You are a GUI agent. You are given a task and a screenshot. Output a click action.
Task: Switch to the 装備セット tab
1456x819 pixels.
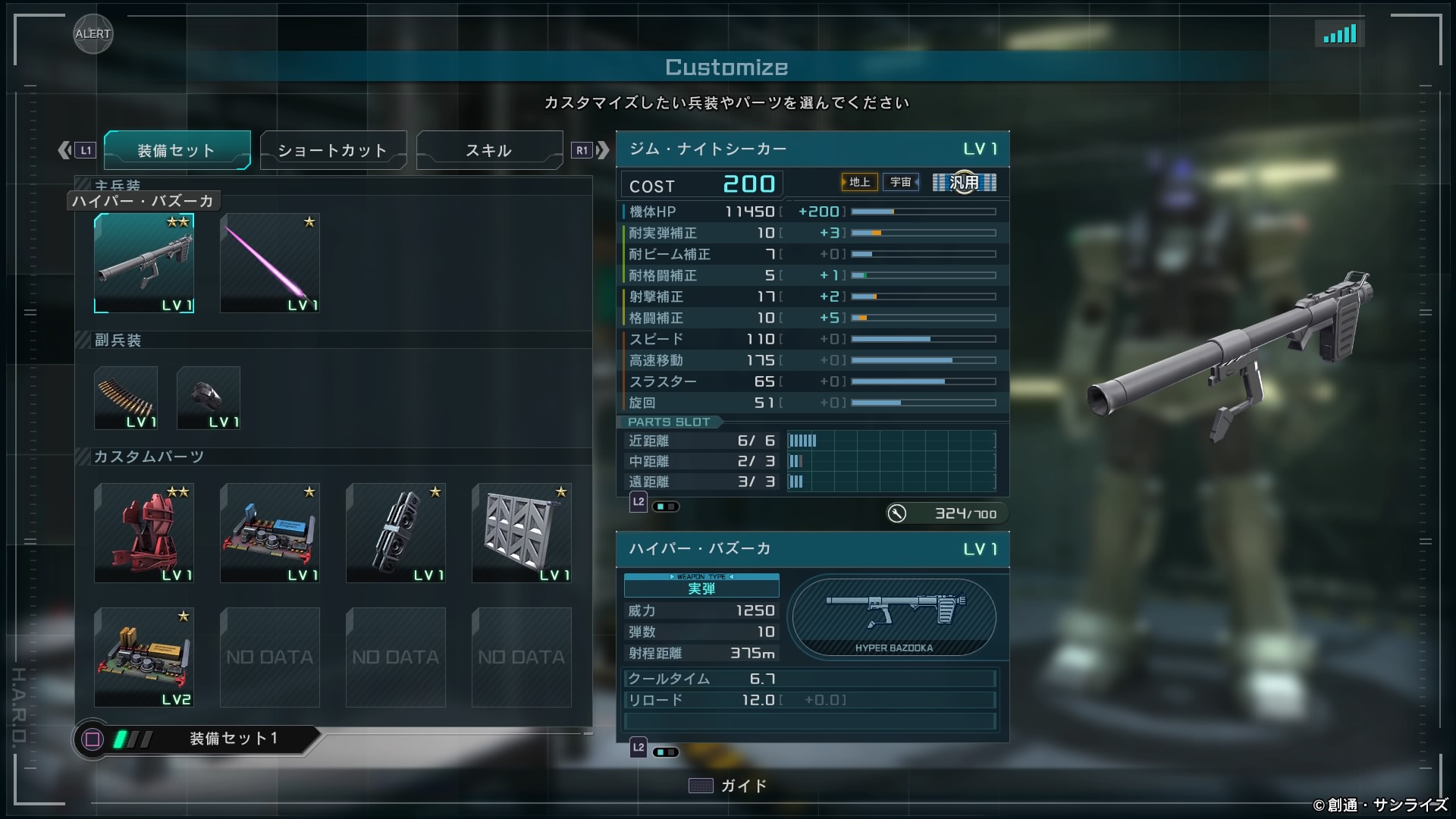[177, 150]
